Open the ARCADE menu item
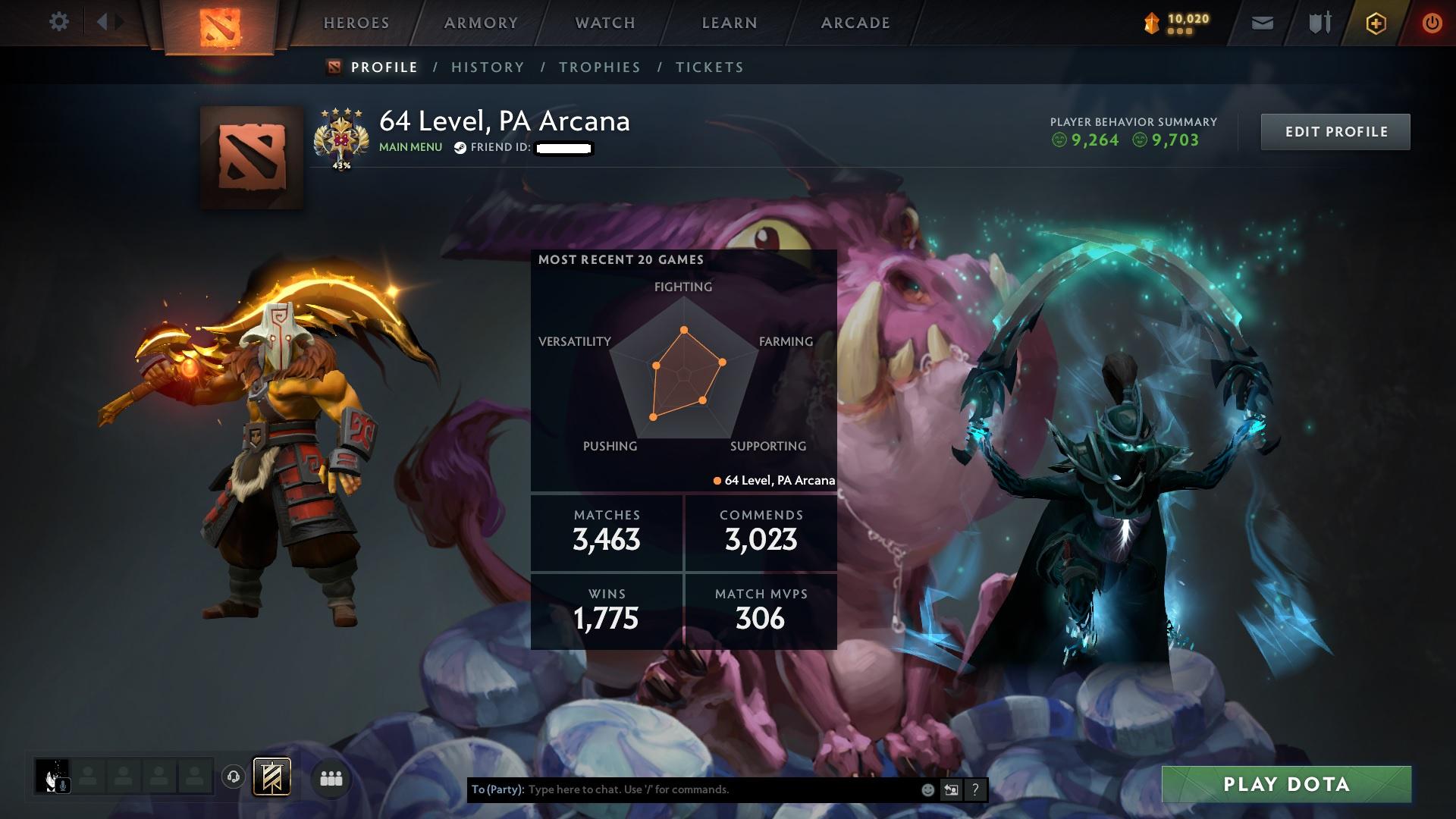 click(x=855, y=23)
